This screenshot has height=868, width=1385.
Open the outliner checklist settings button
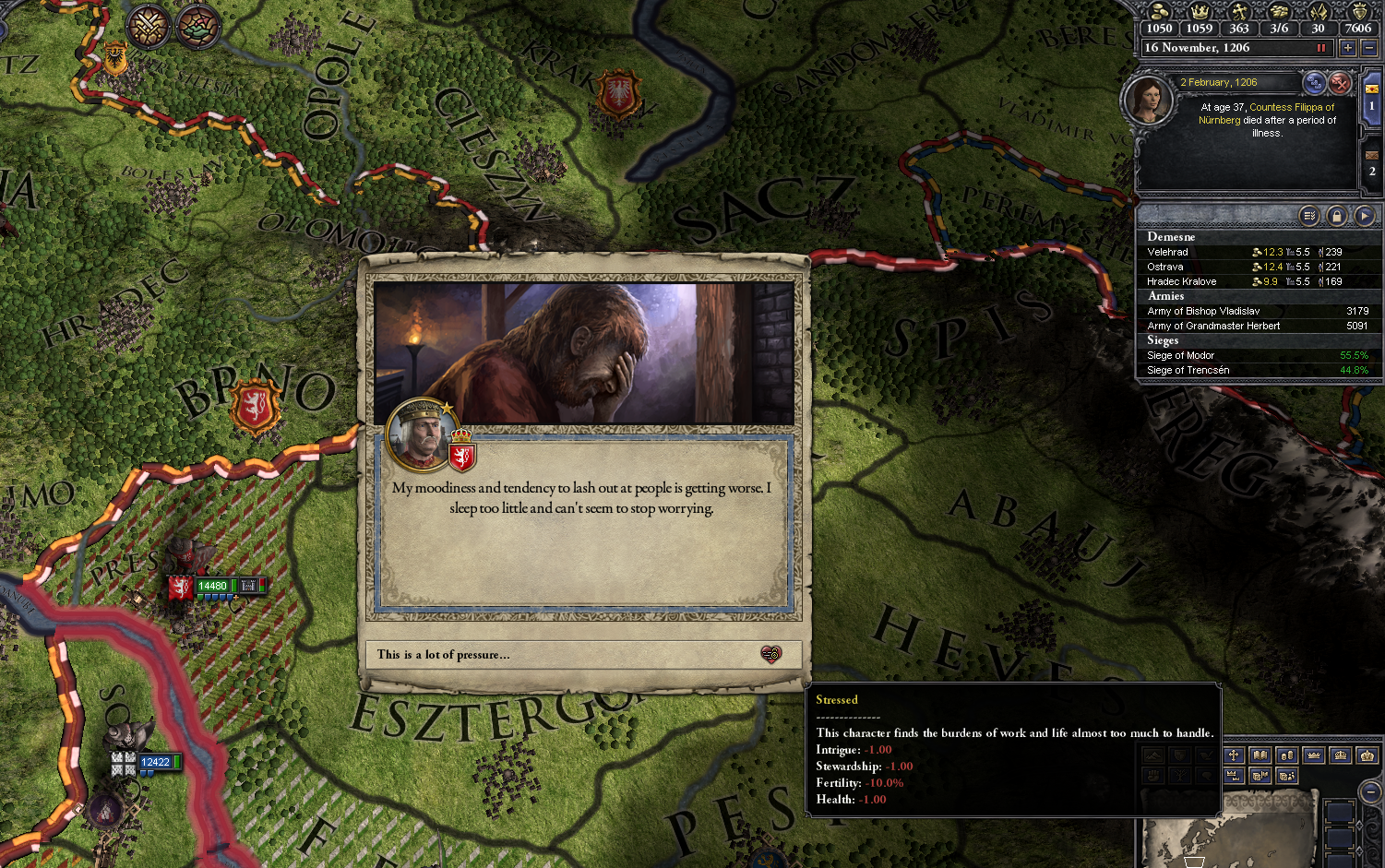tap(1308, 216)
